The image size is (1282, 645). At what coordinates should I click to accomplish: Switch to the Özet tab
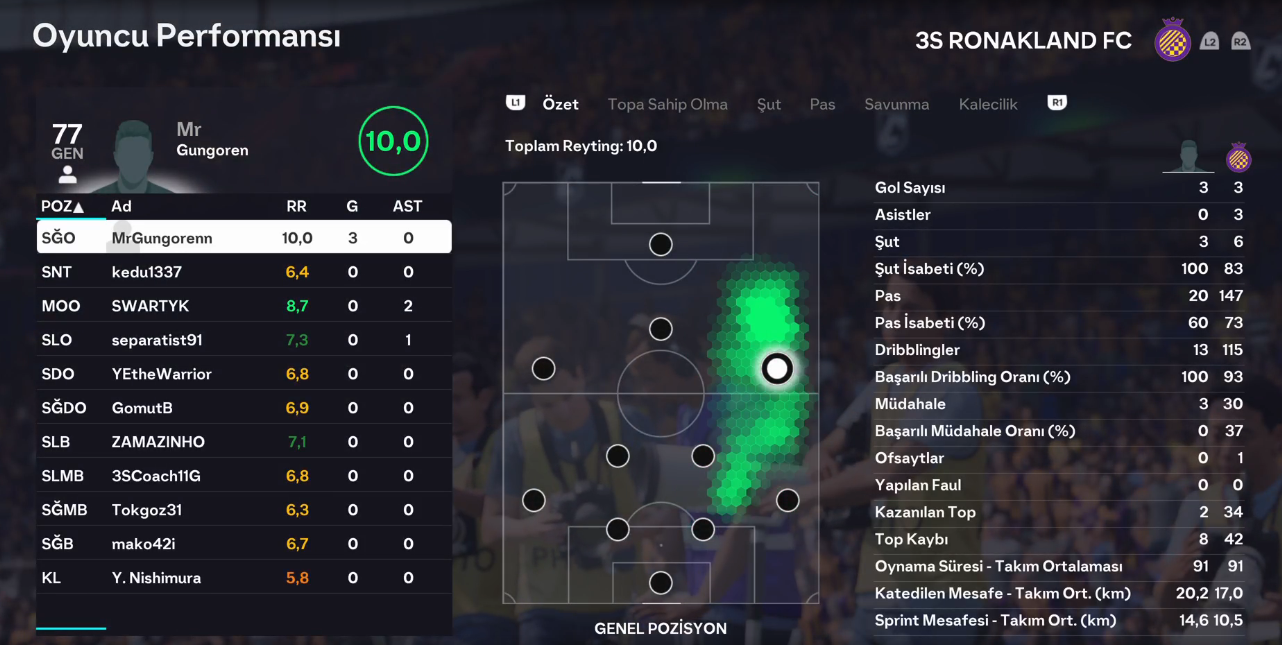click(560, 104)
